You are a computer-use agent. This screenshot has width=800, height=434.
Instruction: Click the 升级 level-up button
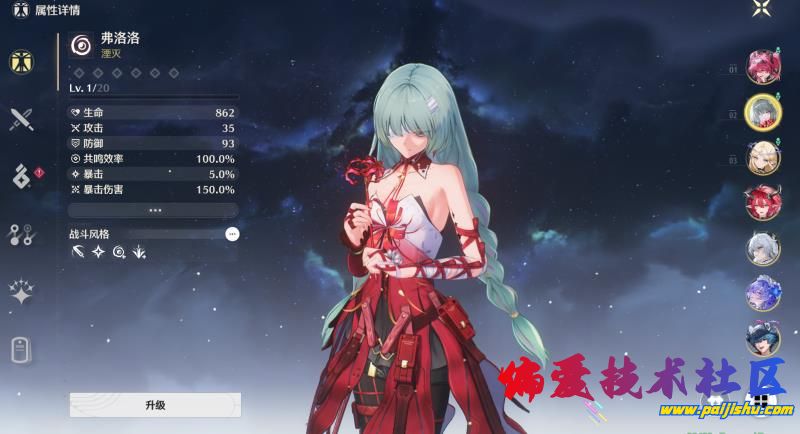coord(155,405)
